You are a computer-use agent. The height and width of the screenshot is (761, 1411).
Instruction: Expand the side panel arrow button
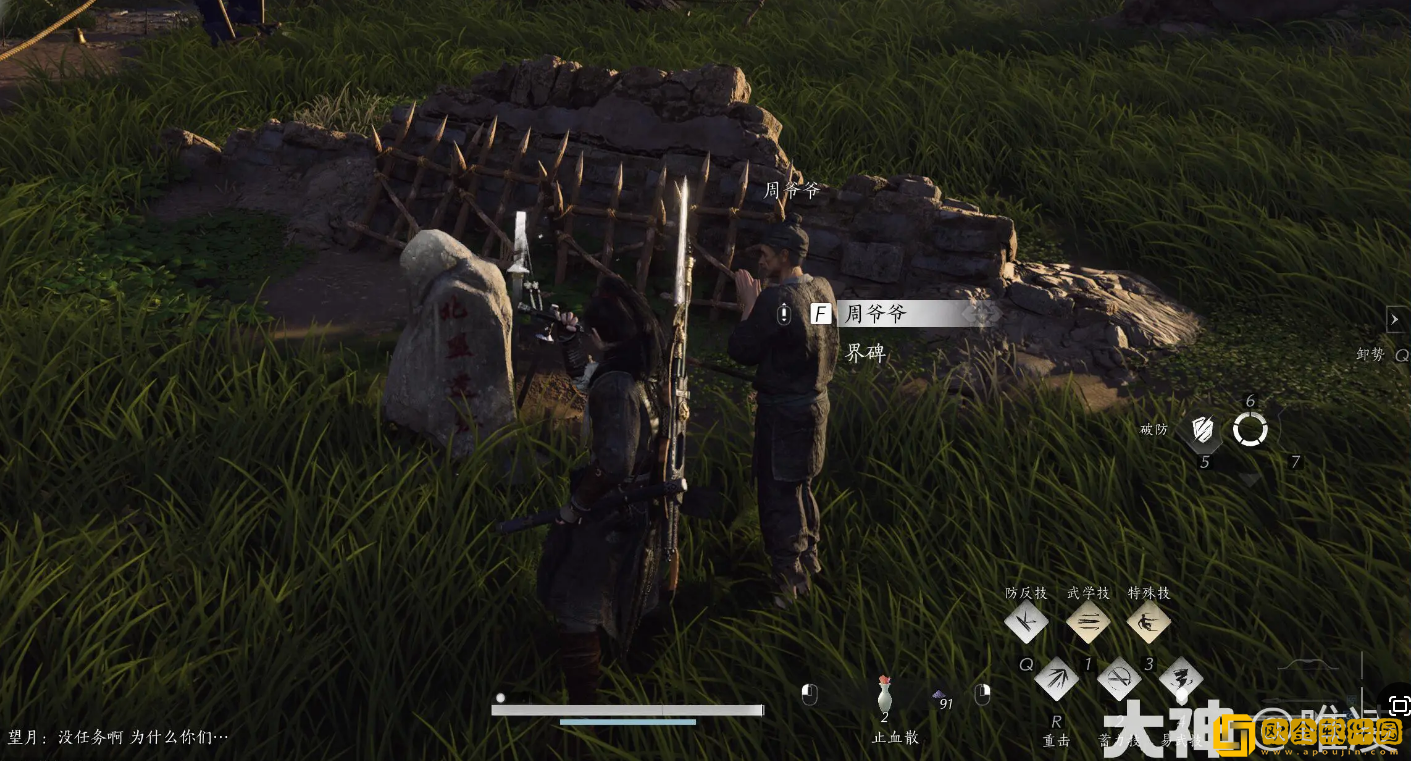point(1397,319)
